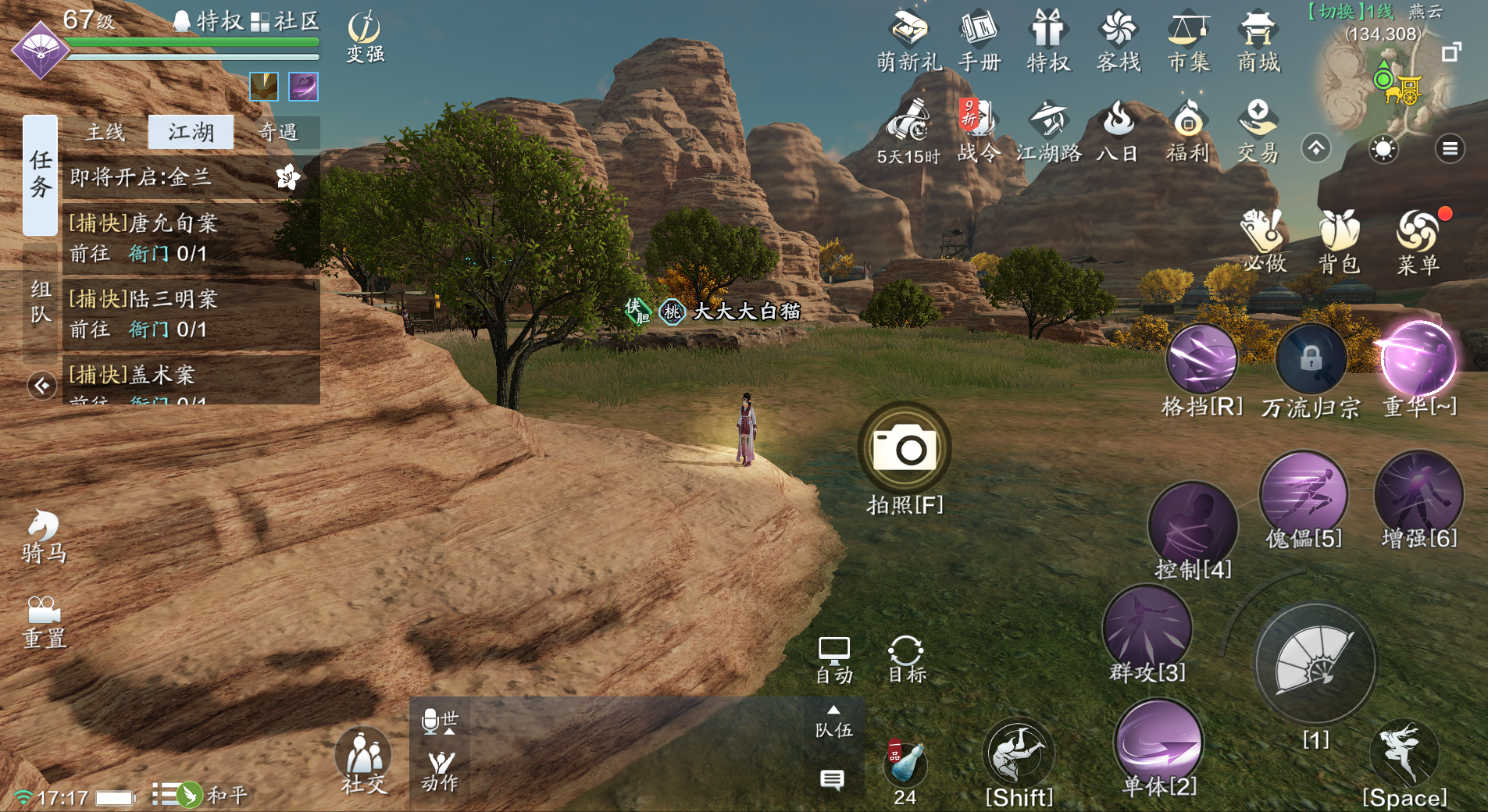Mount up with the 骑马 button
Image resolution: width=1488 pixels, height=812 pixels.
tap(44, 536)
